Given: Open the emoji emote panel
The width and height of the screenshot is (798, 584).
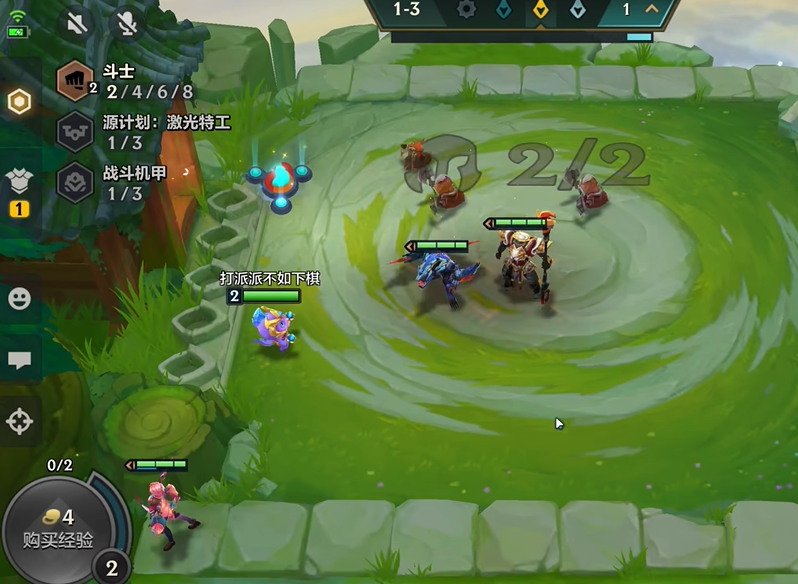Looking at the screenshot, I should pos(20,298).
